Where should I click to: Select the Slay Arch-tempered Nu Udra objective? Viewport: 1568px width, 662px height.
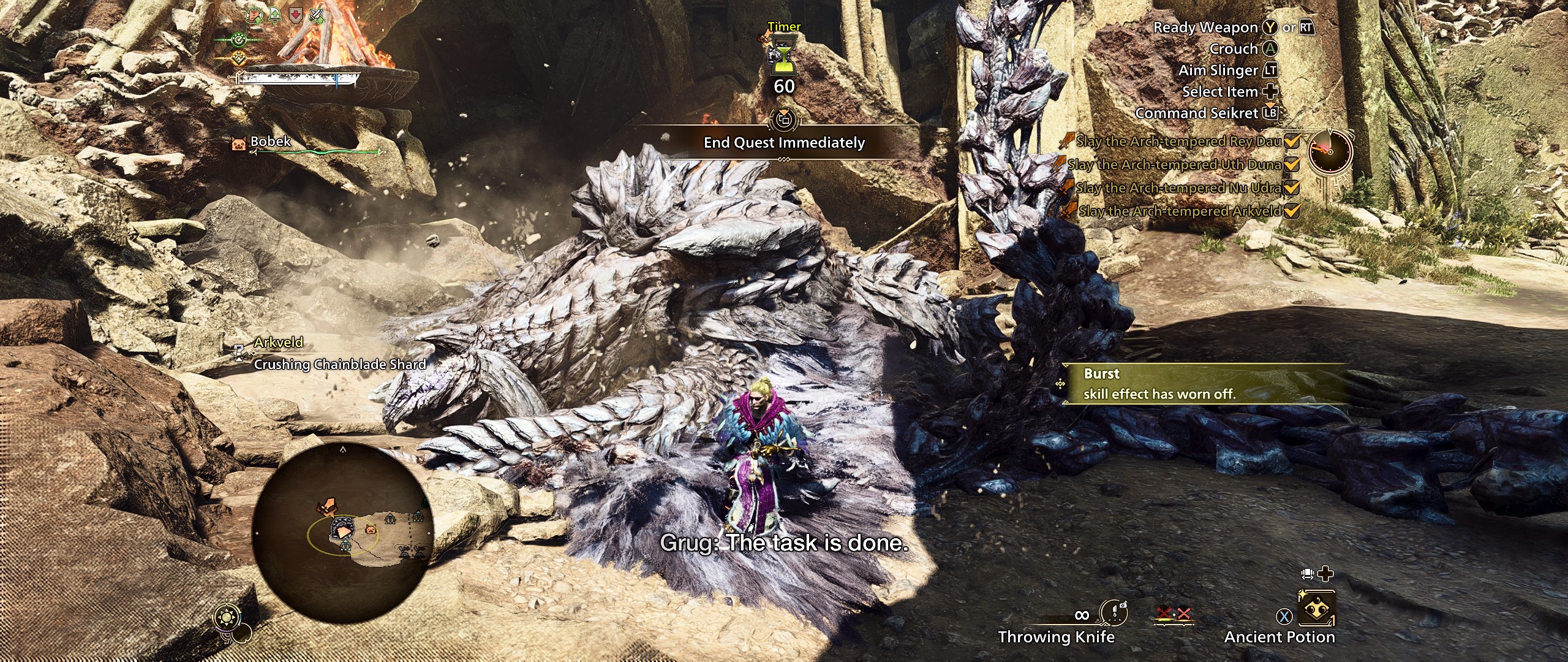(x=1178, y=188)
